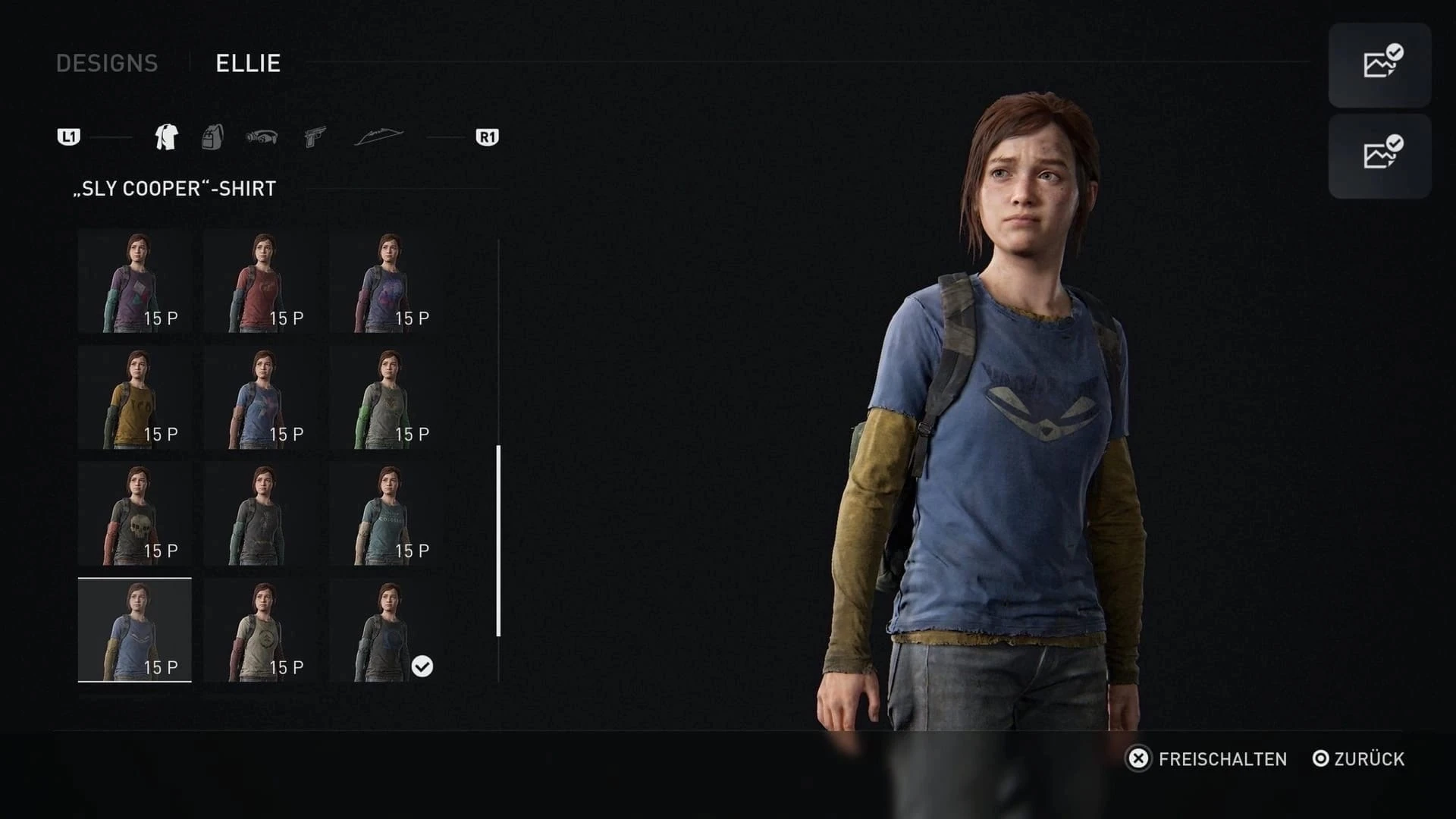Viewport: 1456px width, 819px height.
Task: Select the shirt category icon
Action: click(x=166, y=136)
